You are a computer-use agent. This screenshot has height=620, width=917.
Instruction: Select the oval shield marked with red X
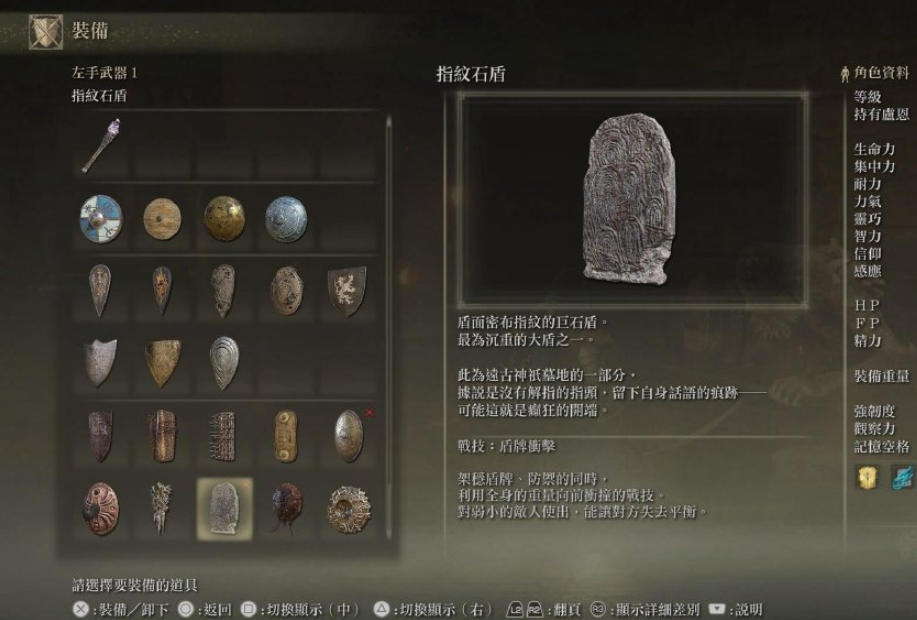pos(347,435)
